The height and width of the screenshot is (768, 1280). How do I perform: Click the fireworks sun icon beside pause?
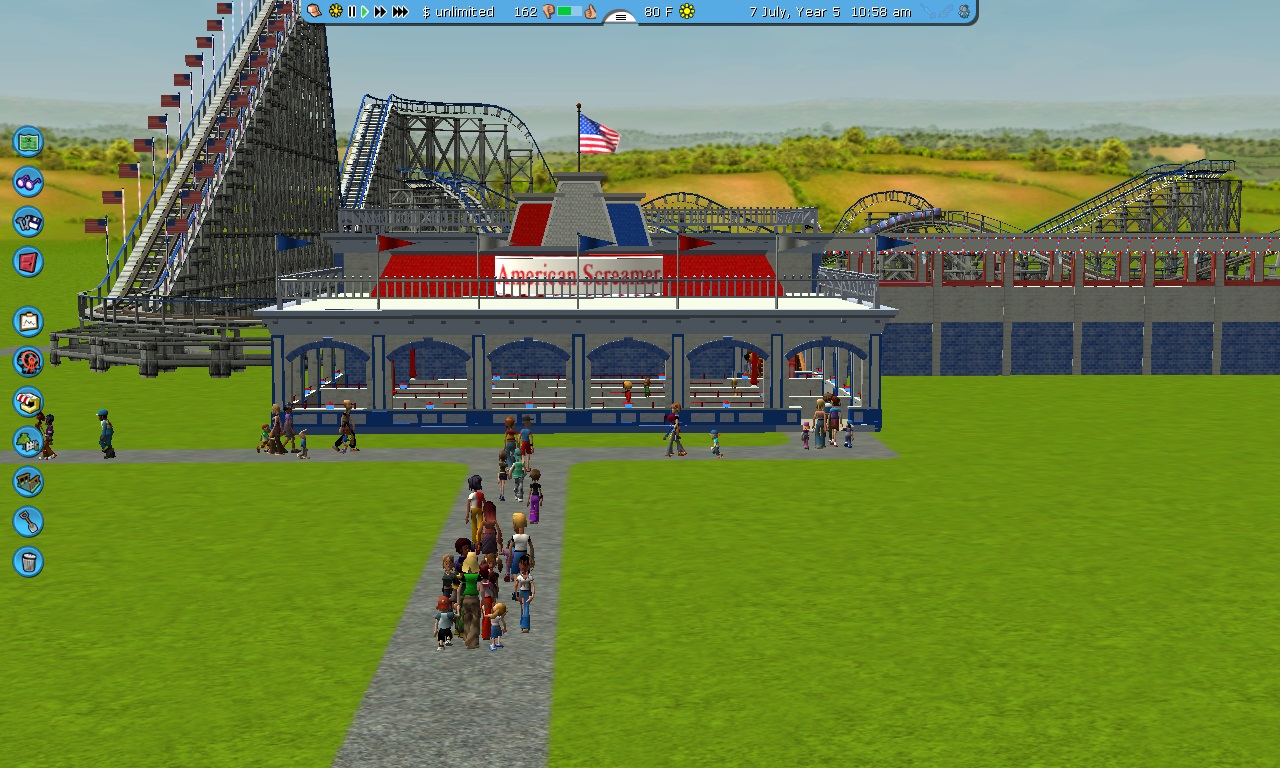coord(335,12)
